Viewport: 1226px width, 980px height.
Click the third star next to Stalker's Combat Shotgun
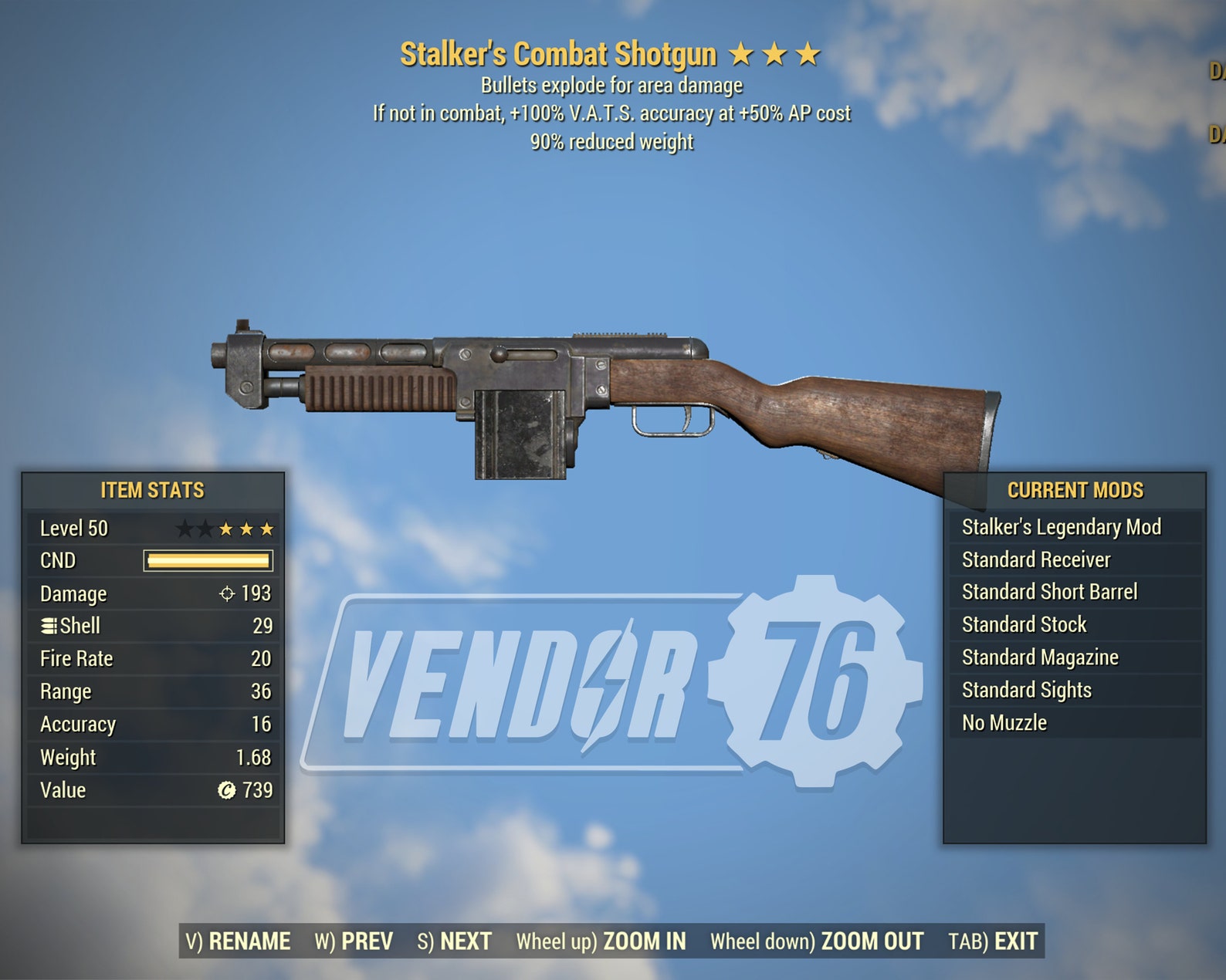[808, 54]
